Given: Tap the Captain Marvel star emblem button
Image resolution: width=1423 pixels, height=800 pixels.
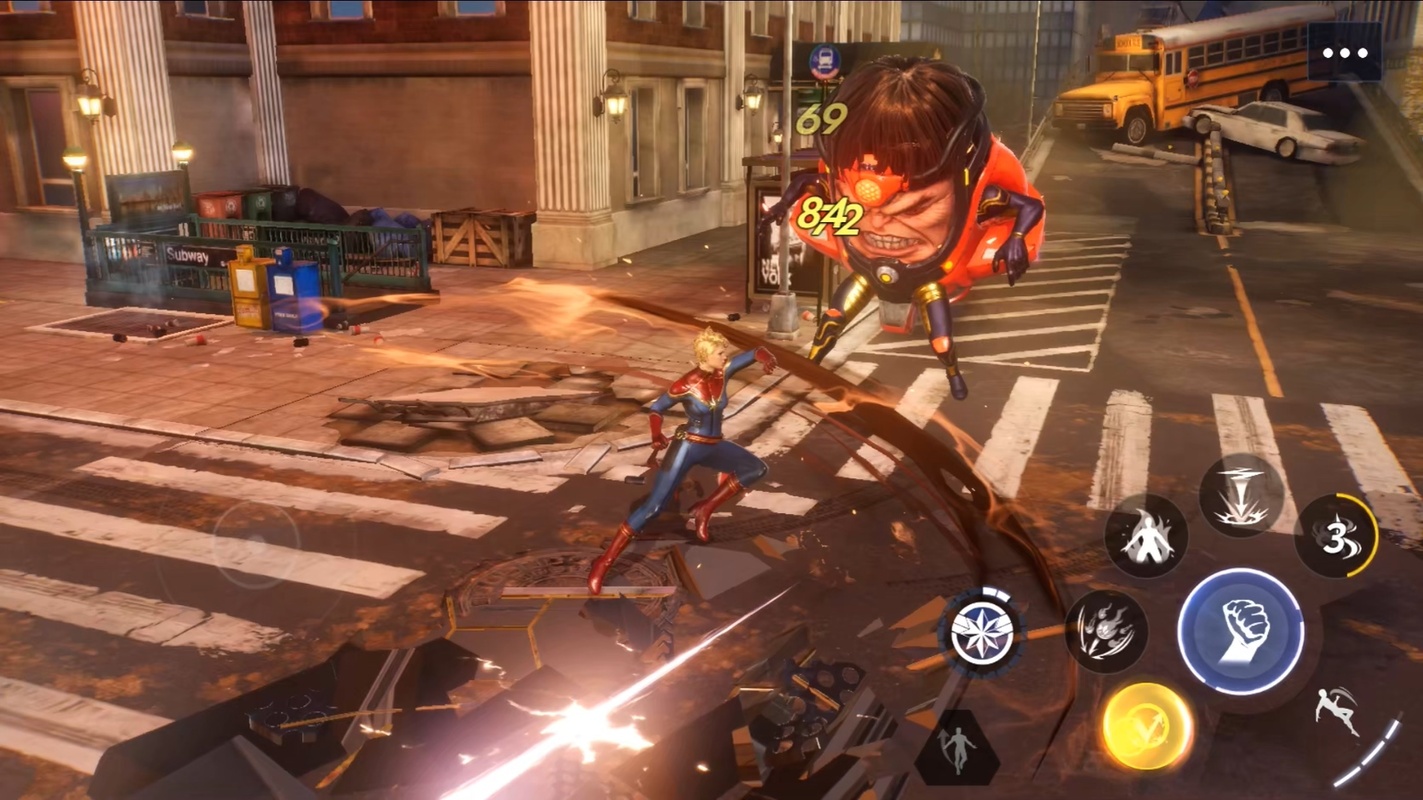Looking at the screenshot, I should pyautogui.click(x=982, y=632).
